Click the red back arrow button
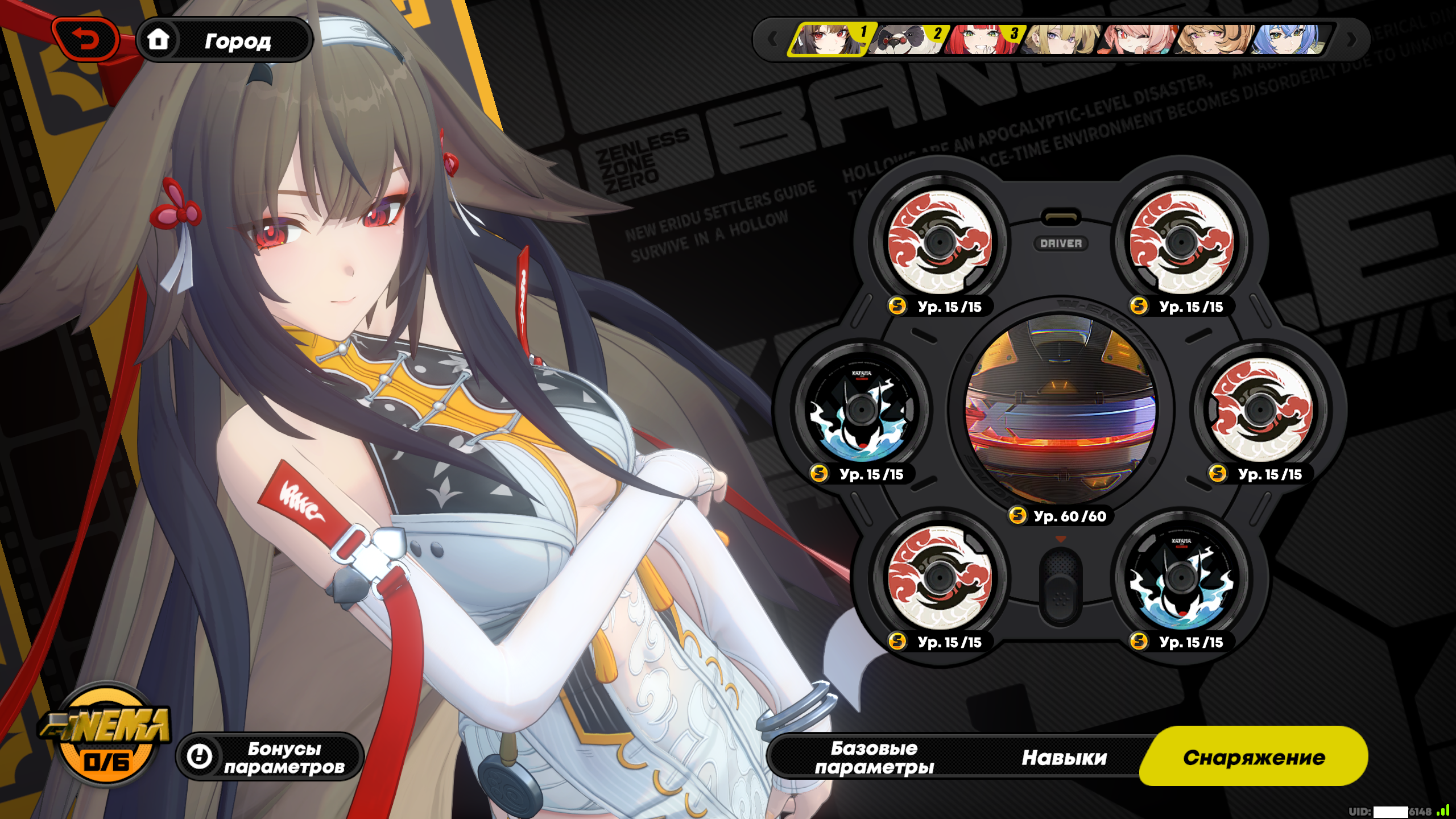This screenshot has height=819, width=1456. pos(85,40)
